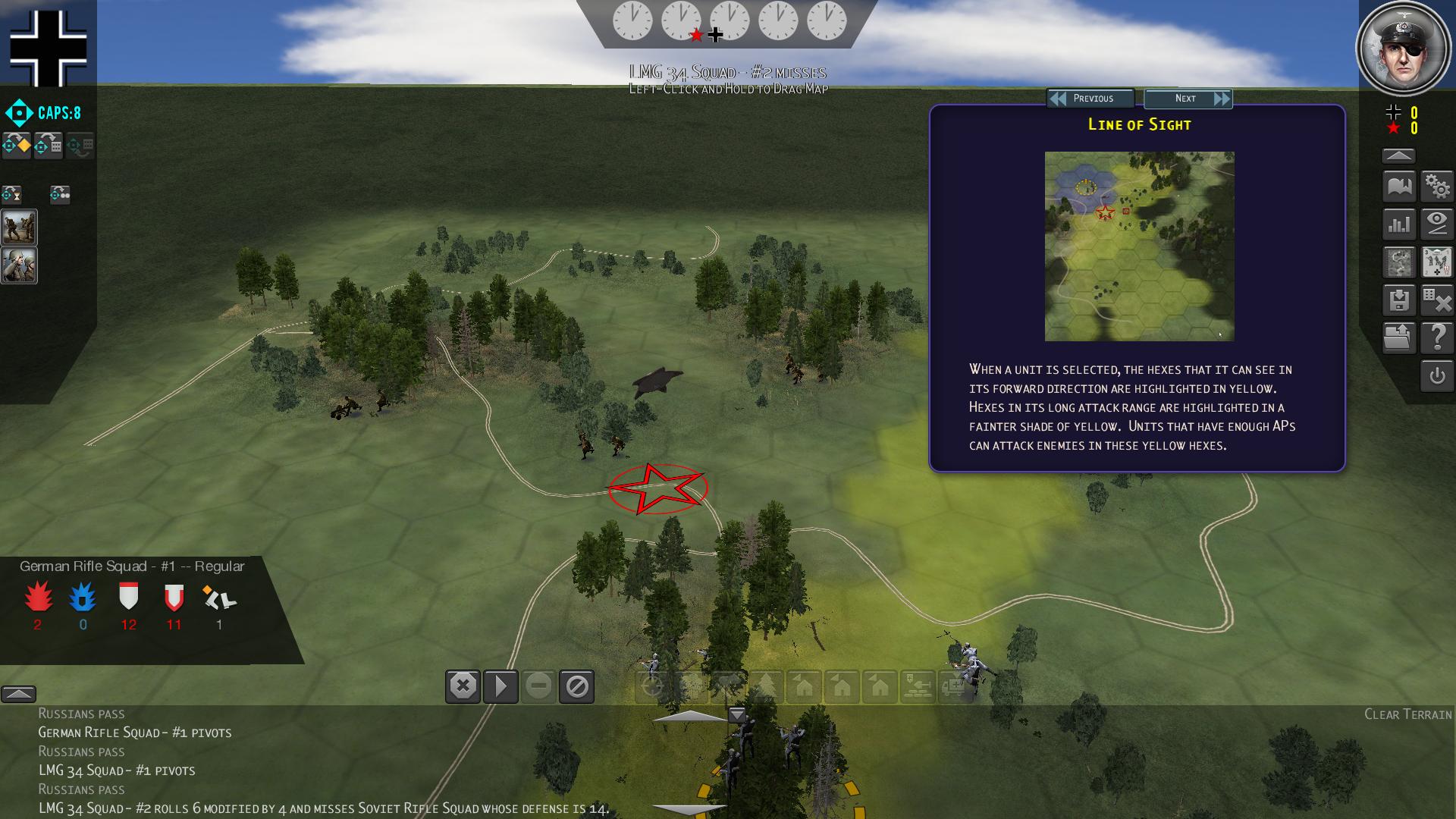
Task: Show the bar chart statistics
Action: click(1399, 224)
